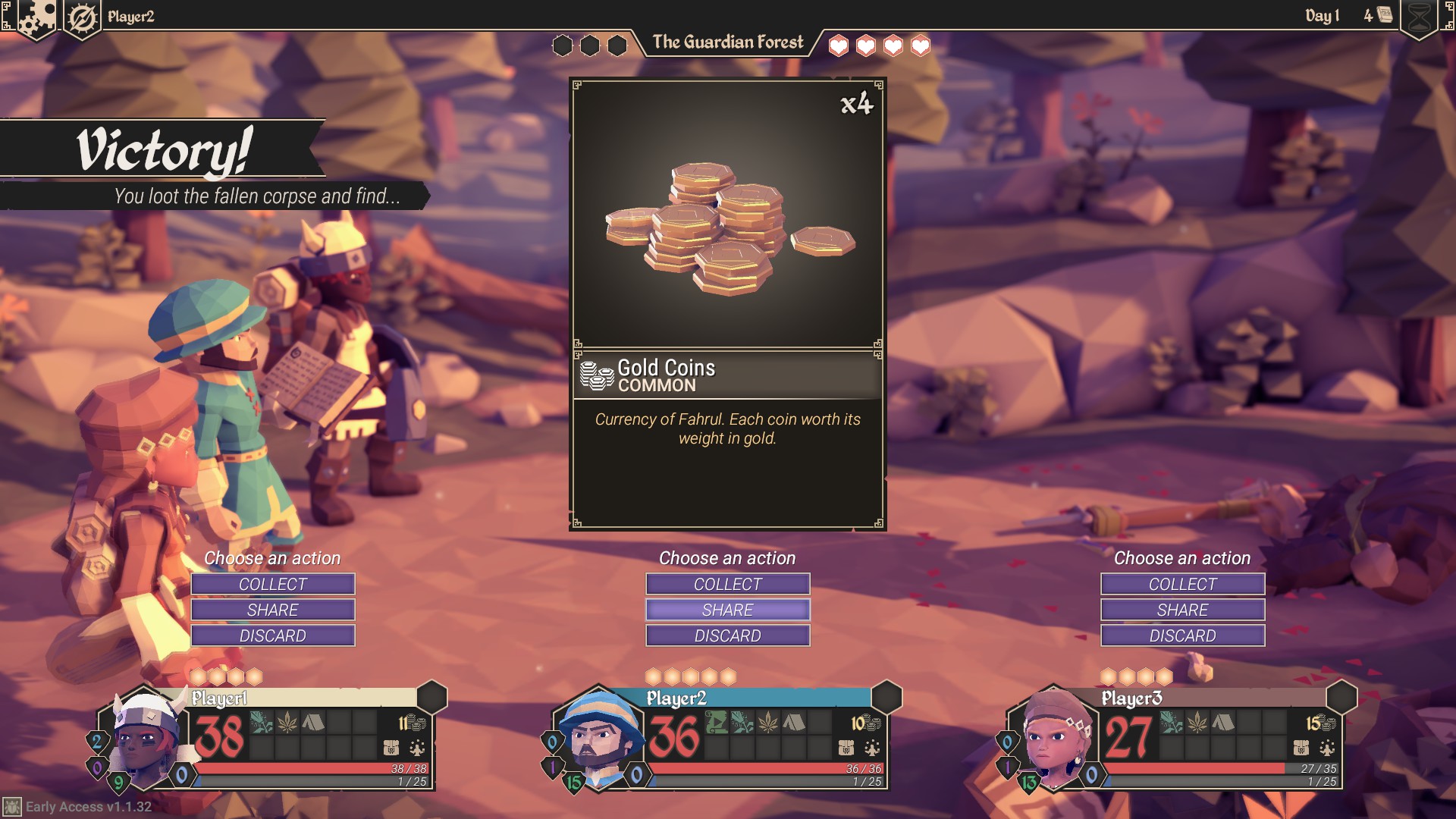
Task: Discard the loot as Player1
Action: [x=272, y=635]
